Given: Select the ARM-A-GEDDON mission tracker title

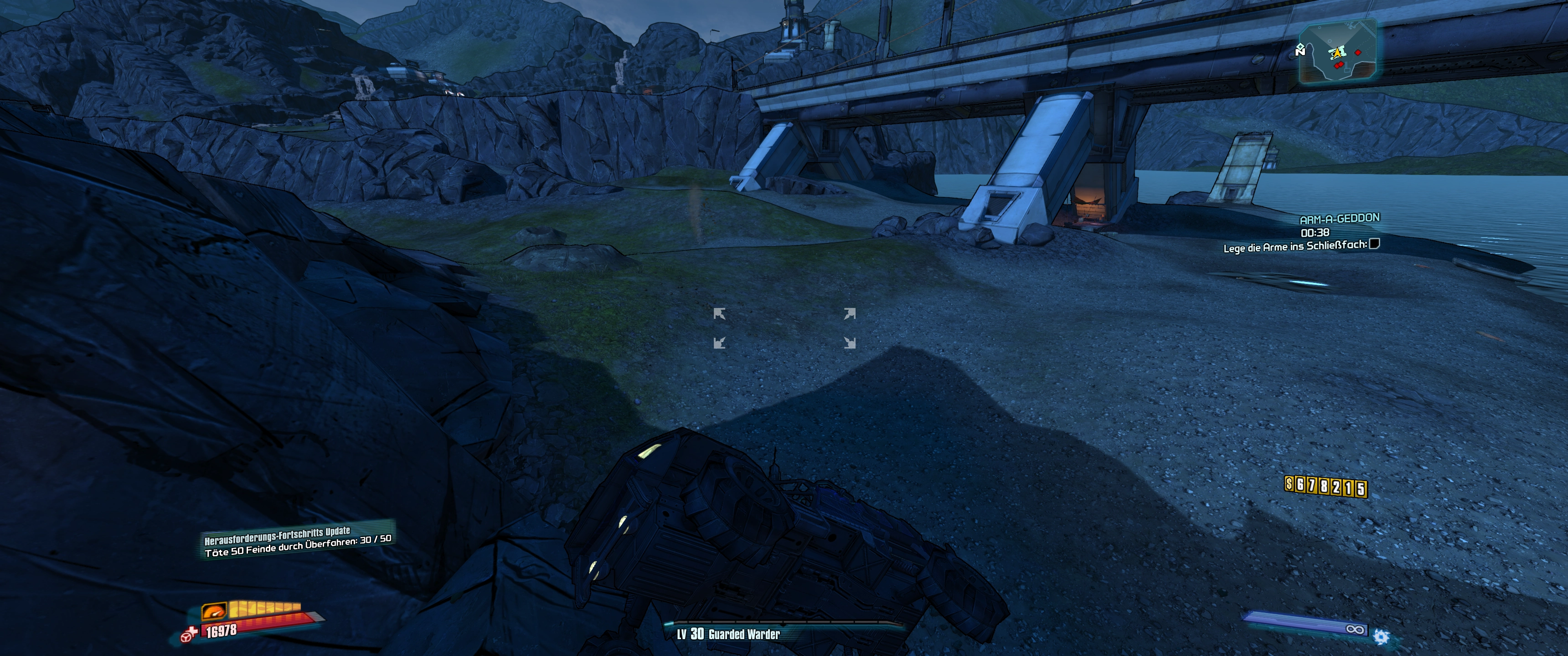Looking at the screenshot, I should click(x=1339, y=219).
